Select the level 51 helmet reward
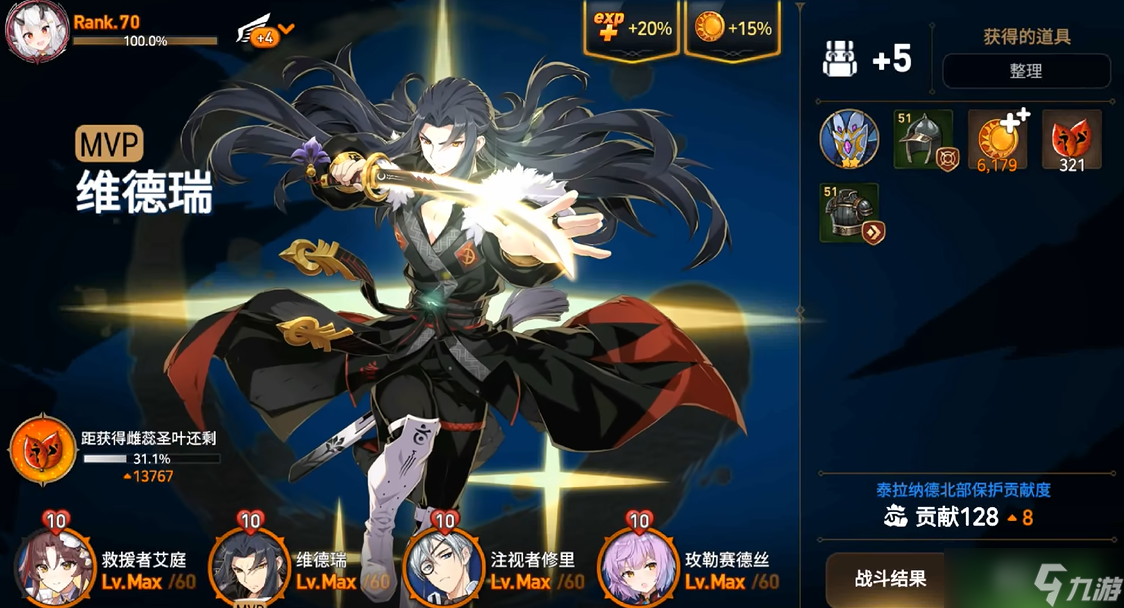The height and width of the screenshot is (608, 1124). click(x=922, y=139)
